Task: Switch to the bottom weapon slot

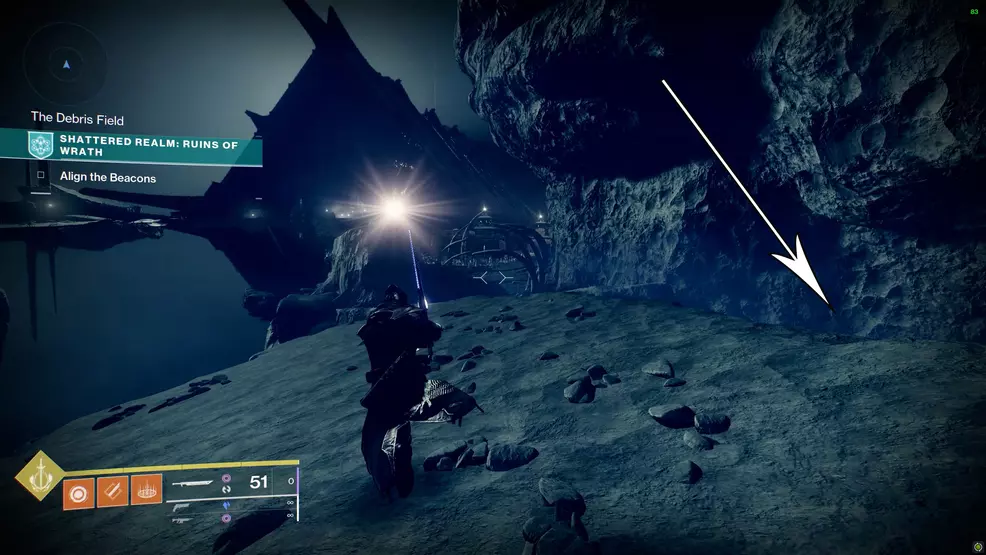Action: tap(183, 520)
